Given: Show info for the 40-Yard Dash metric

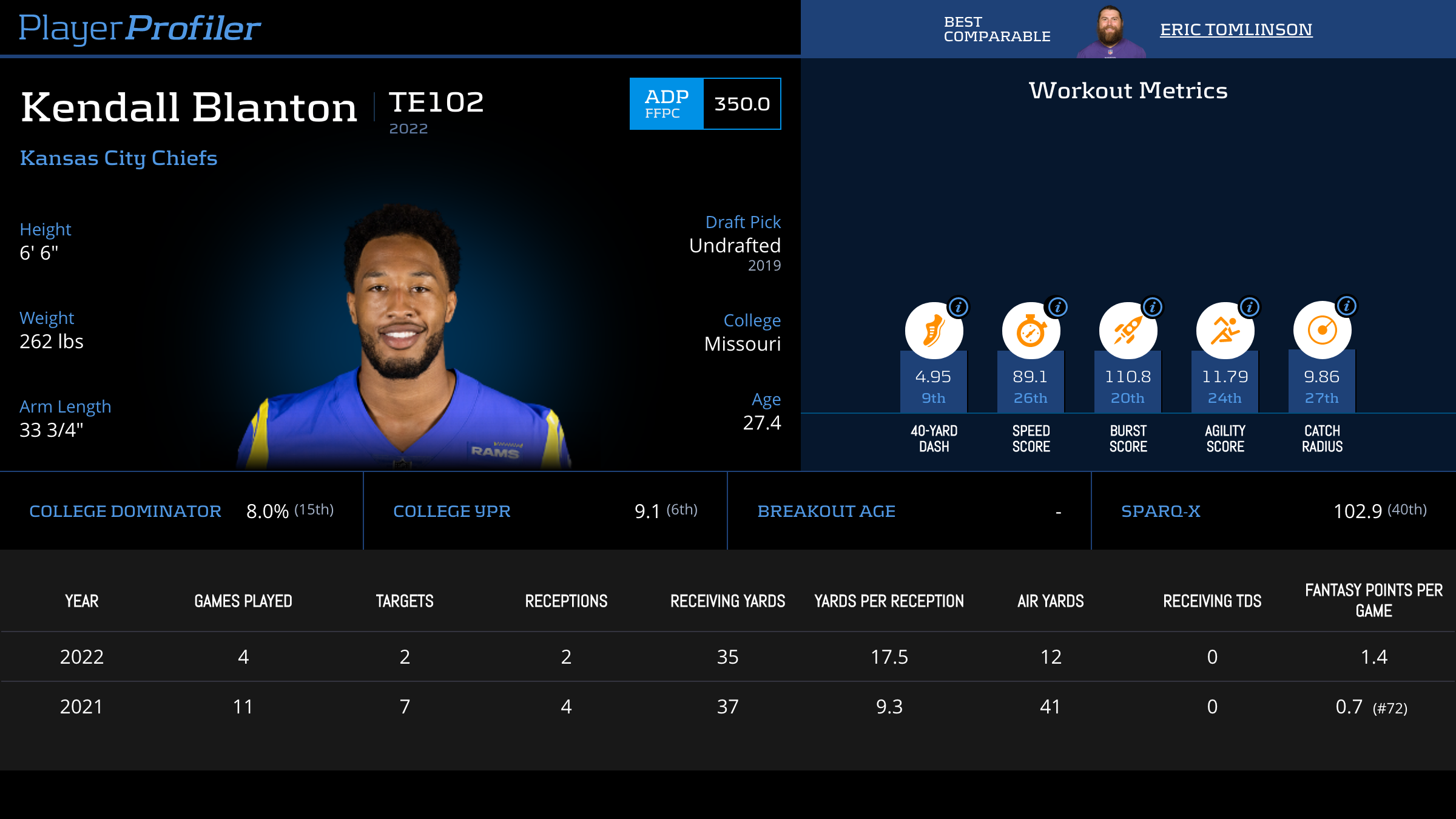Looking at the screenshot, I should pyautogui.click(x=959, y=307).
